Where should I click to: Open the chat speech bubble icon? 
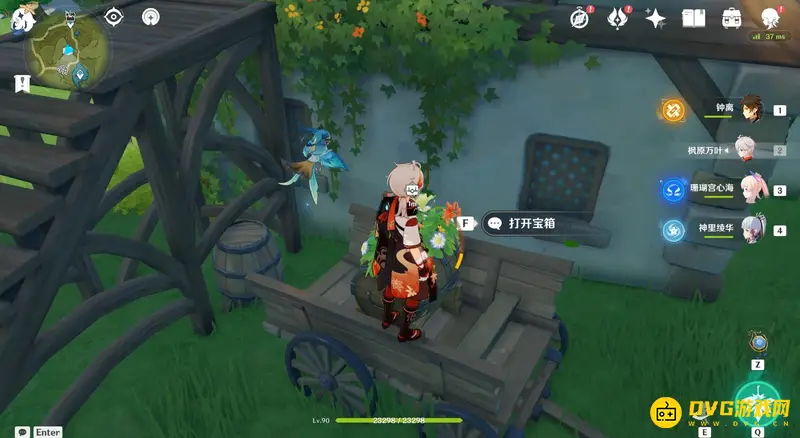(x=21, y=432)
